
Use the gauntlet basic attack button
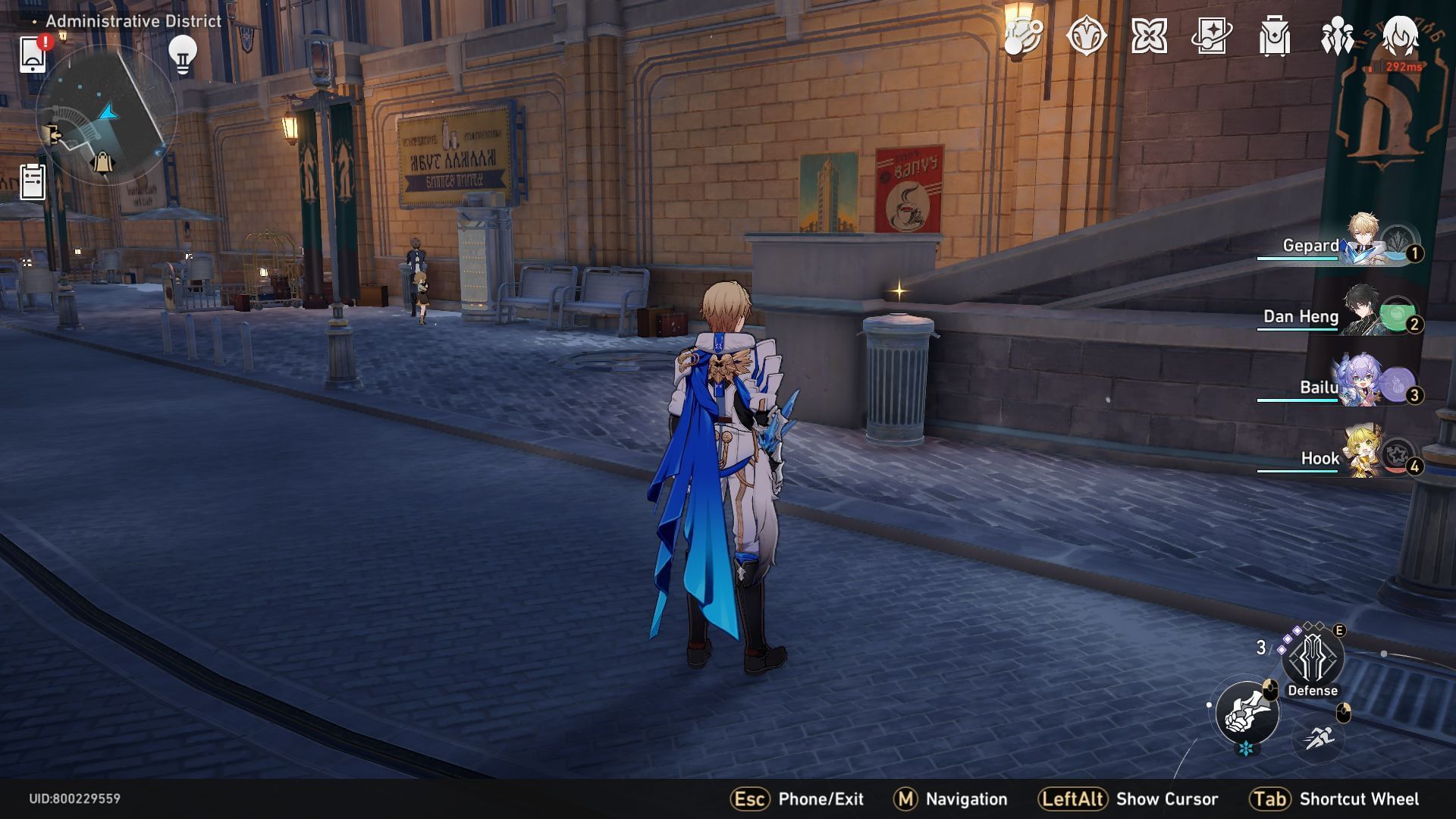(1247, 713)
